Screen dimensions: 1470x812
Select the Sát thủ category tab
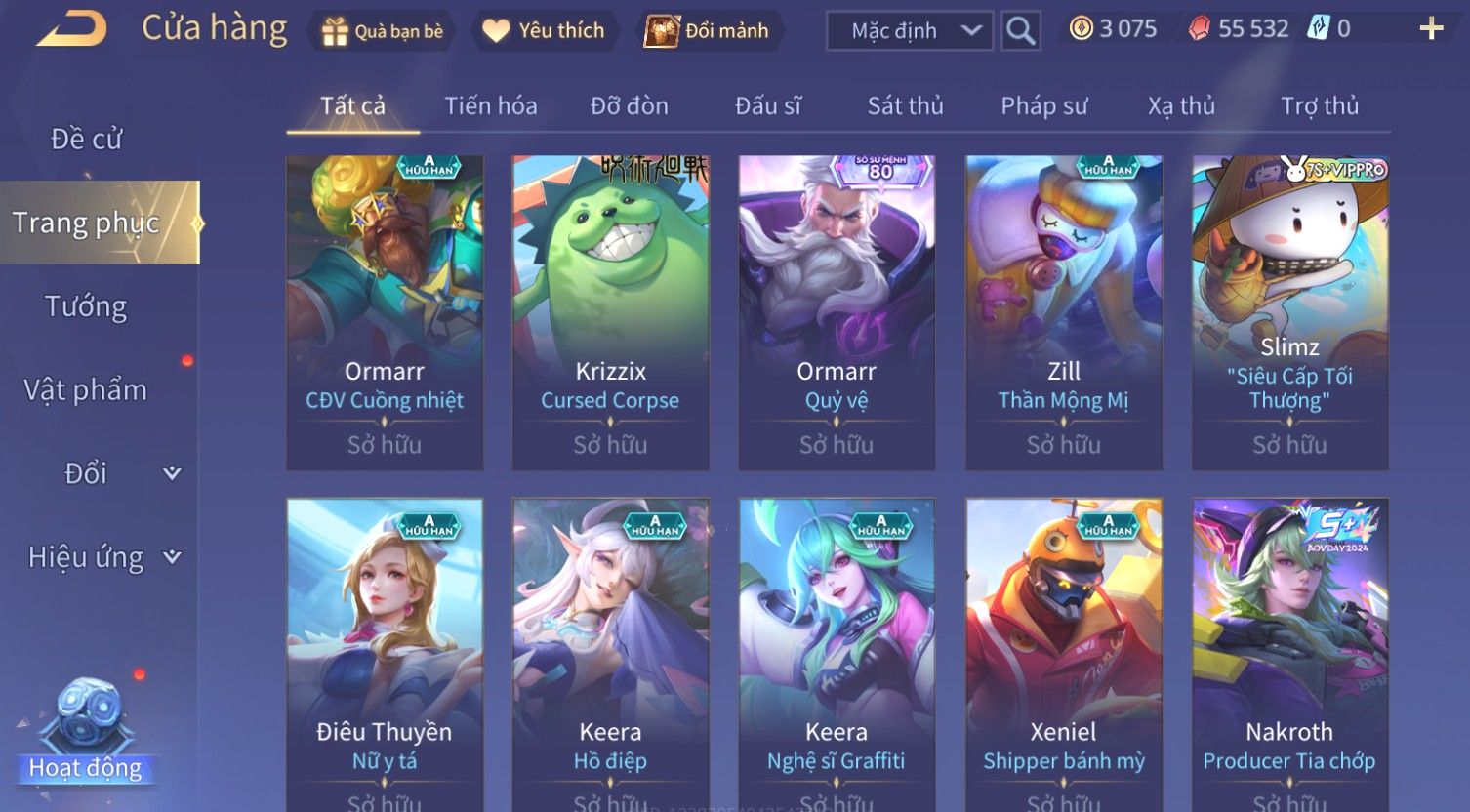(x=905, y=105)
